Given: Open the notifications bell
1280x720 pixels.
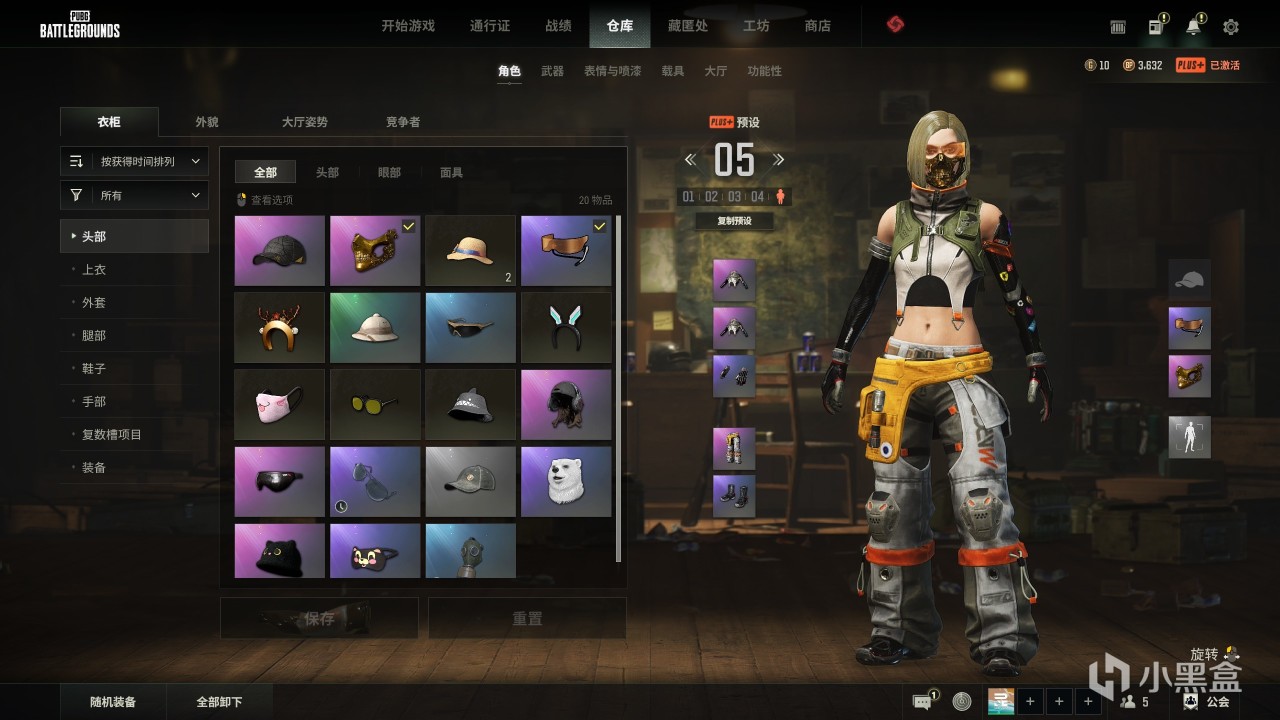Looking at the screenshot, I should 1193,27.
